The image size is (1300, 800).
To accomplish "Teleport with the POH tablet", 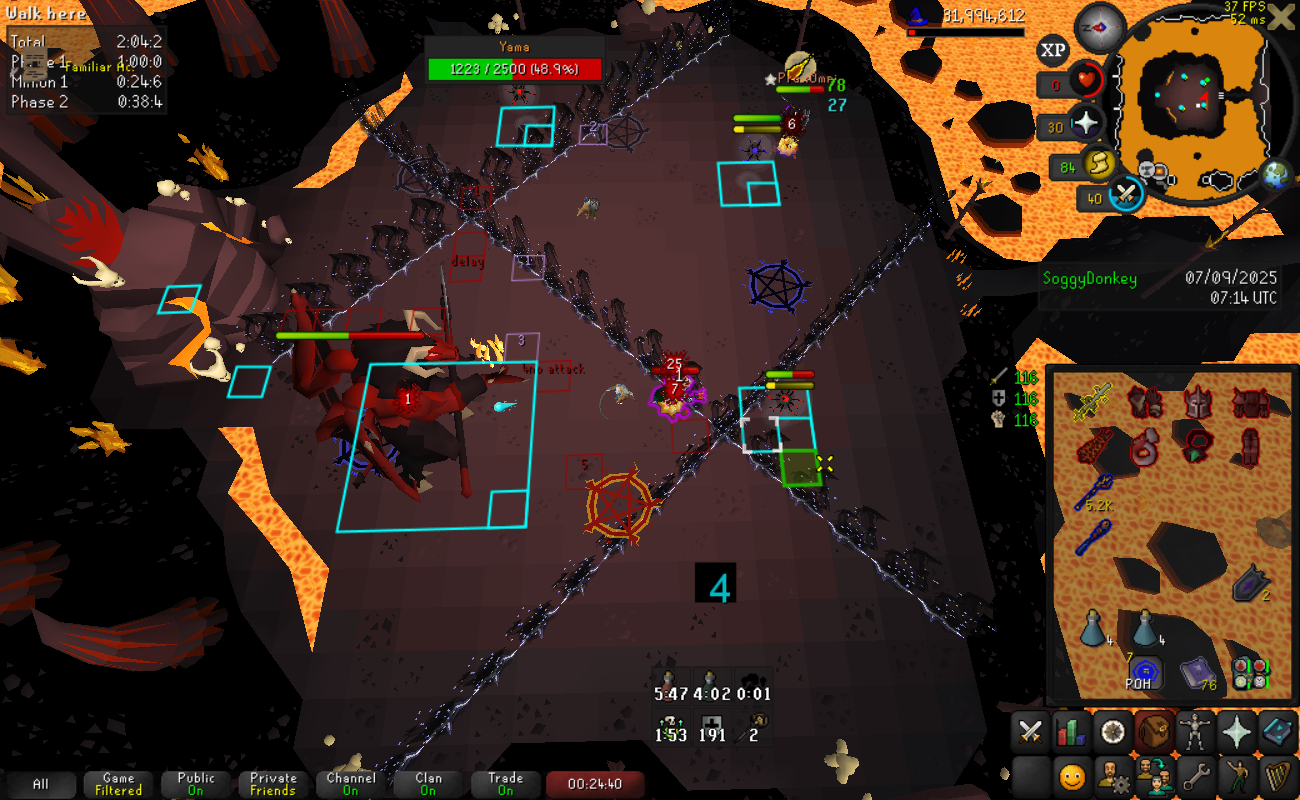I will pyautogui.click(x=1144, y=672).
